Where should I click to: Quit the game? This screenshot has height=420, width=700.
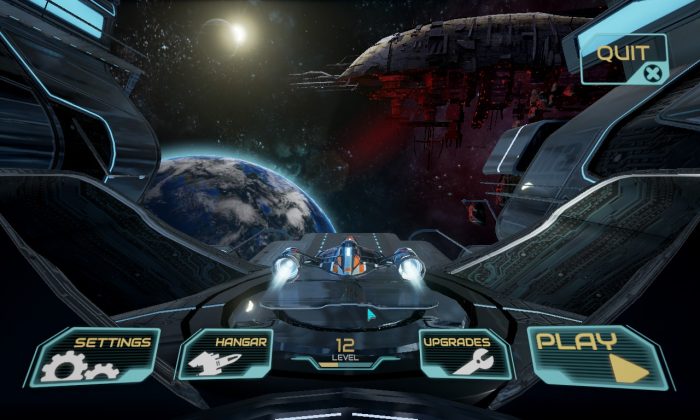point(624,59)
